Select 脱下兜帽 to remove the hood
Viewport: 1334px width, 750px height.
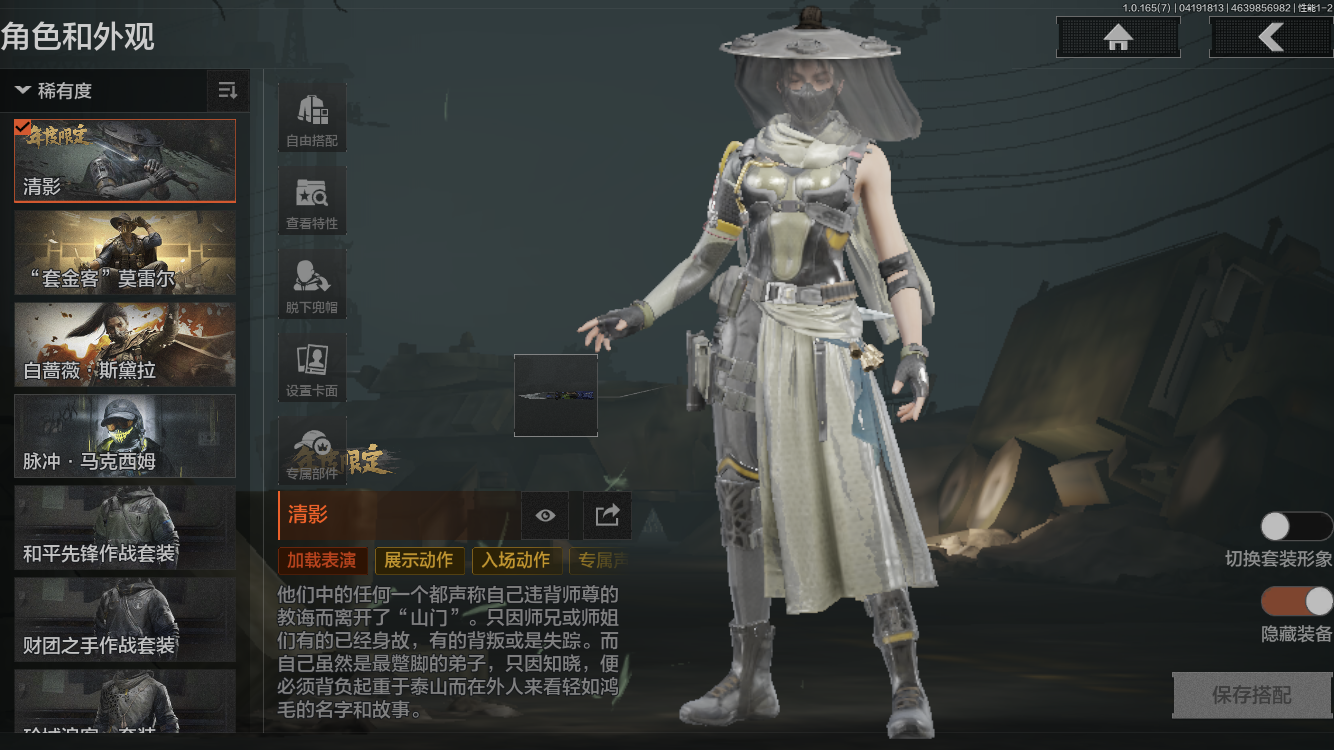point(311,283)
